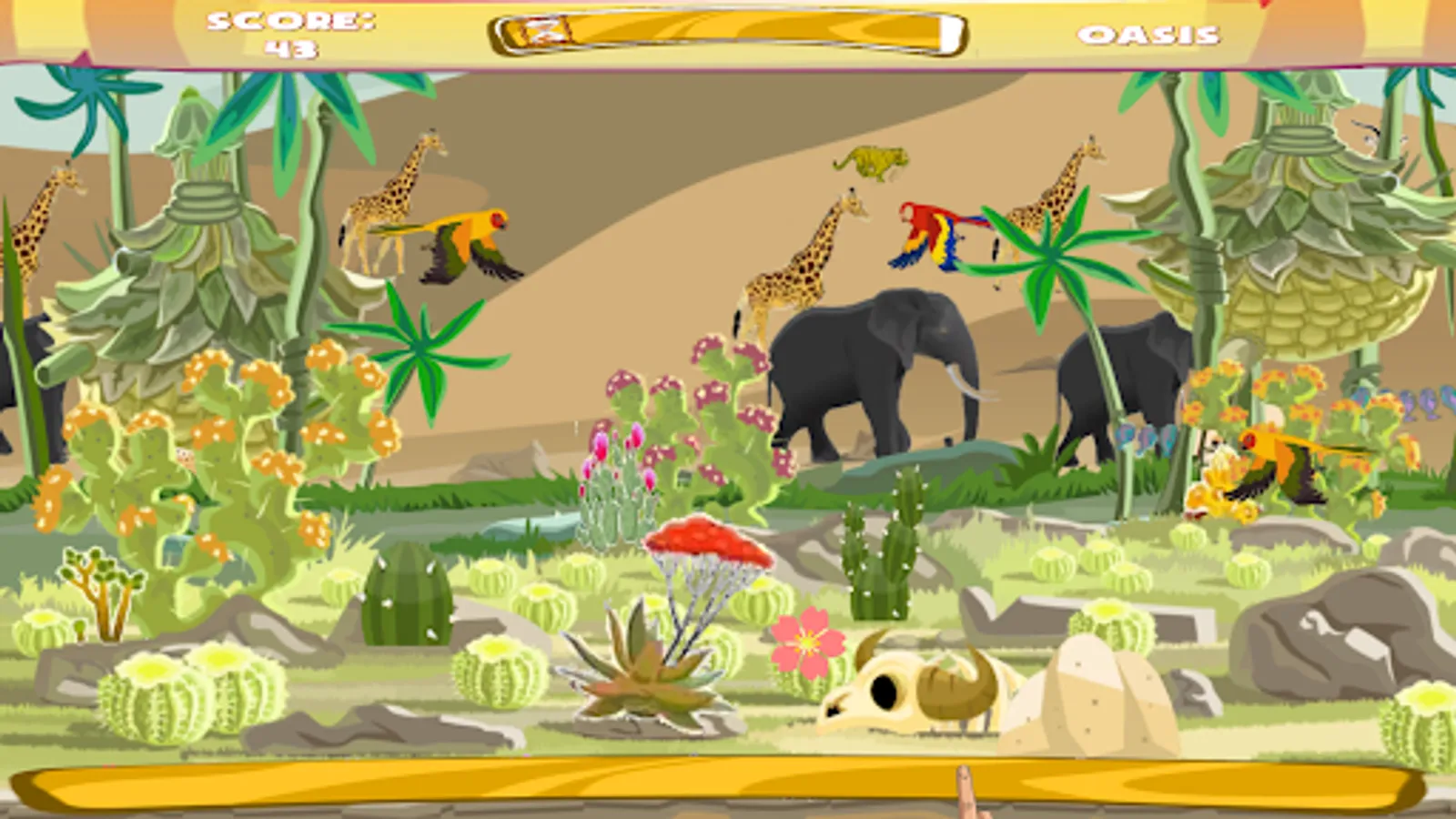This screenshot has height=819, width=1456.
Task: Tap the small Joshua tree on the far left
Action: [x=100, y=582]
